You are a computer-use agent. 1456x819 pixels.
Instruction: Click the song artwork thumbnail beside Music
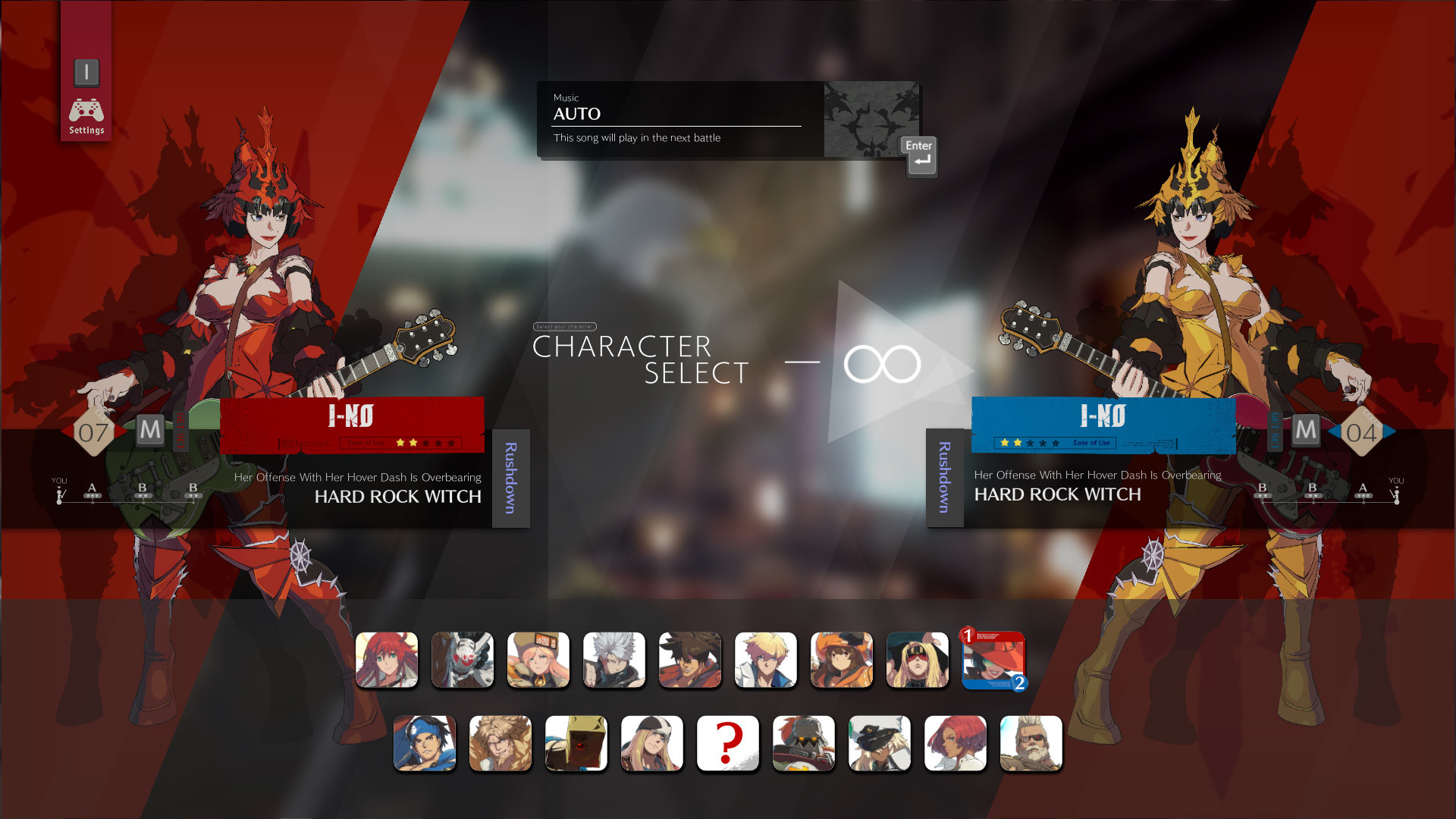click(x=871, y=120)
